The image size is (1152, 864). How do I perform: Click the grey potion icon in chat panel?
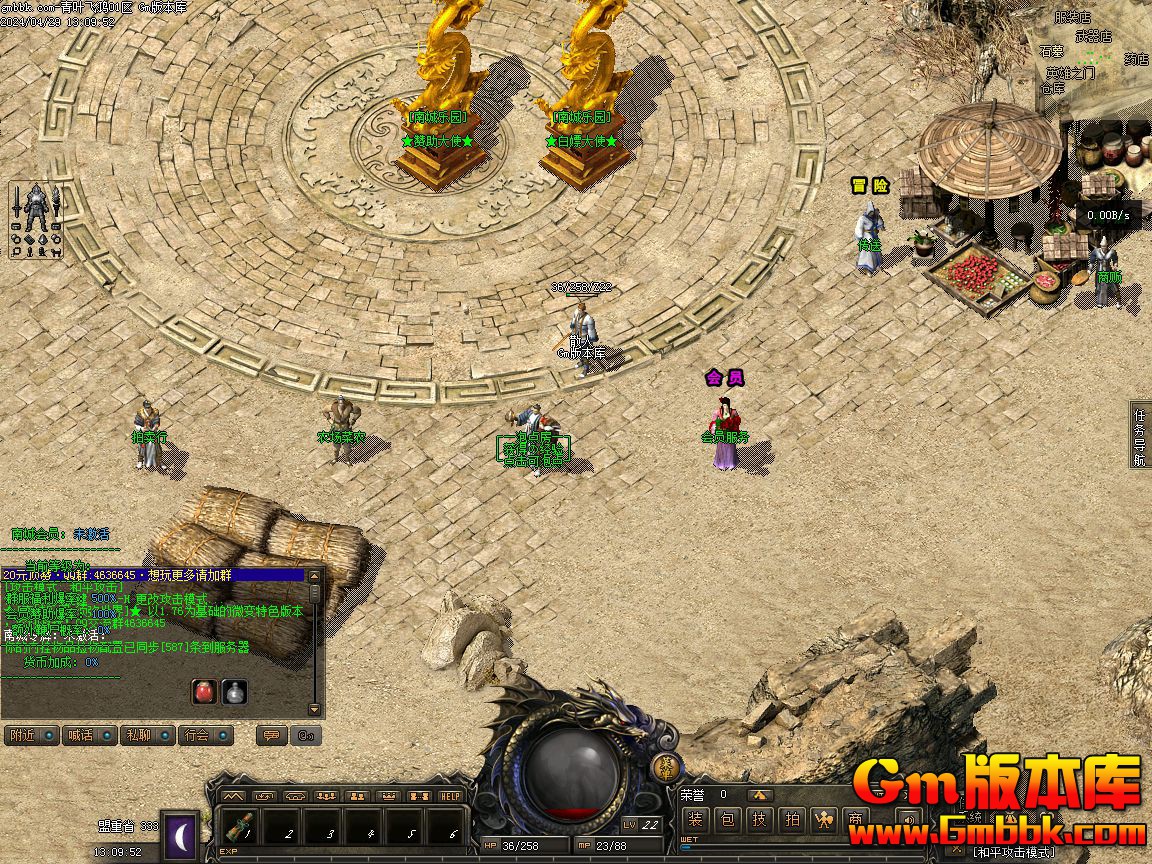click(x=234, y=691)
